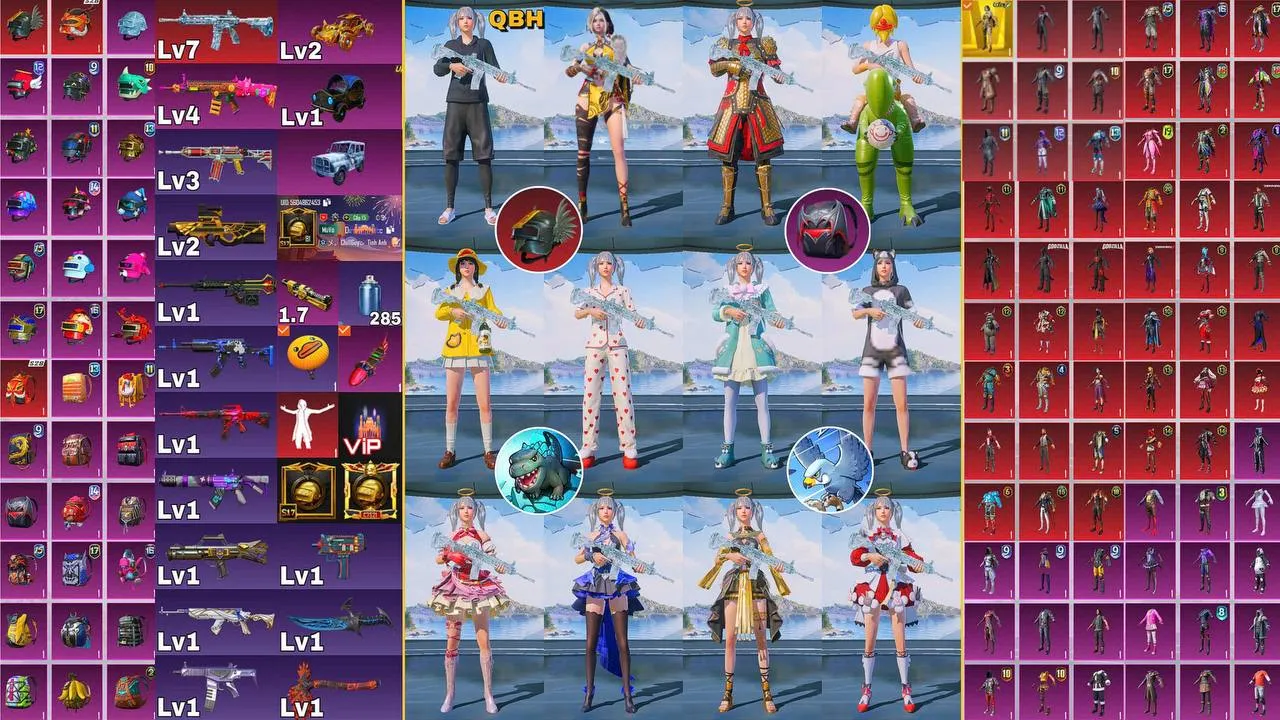The height and width of the screenshot is (720, 1280).
Task: Click the round dark backpack badge
Action: coord(828,230)
